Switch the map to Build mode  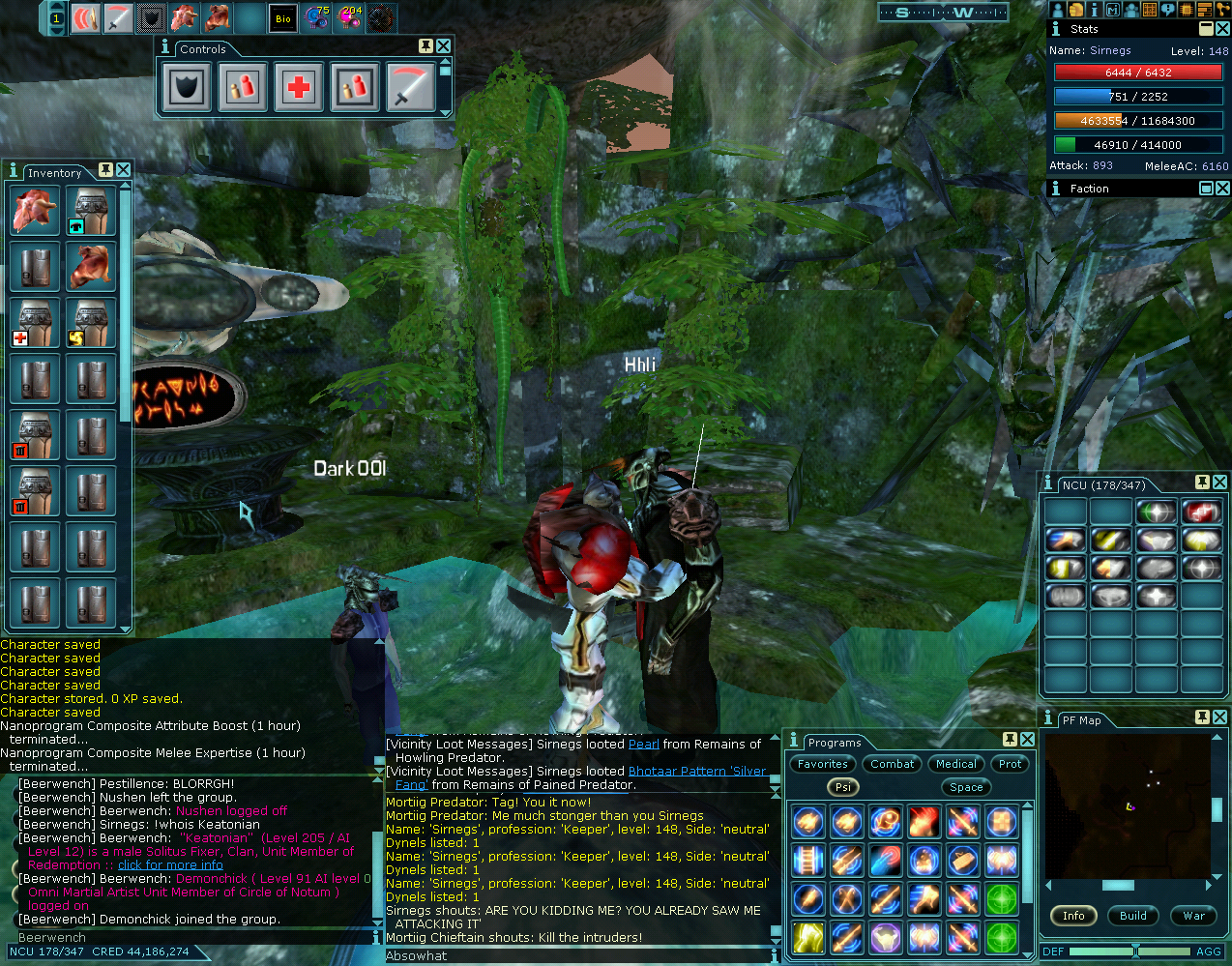click(1133, 916)
